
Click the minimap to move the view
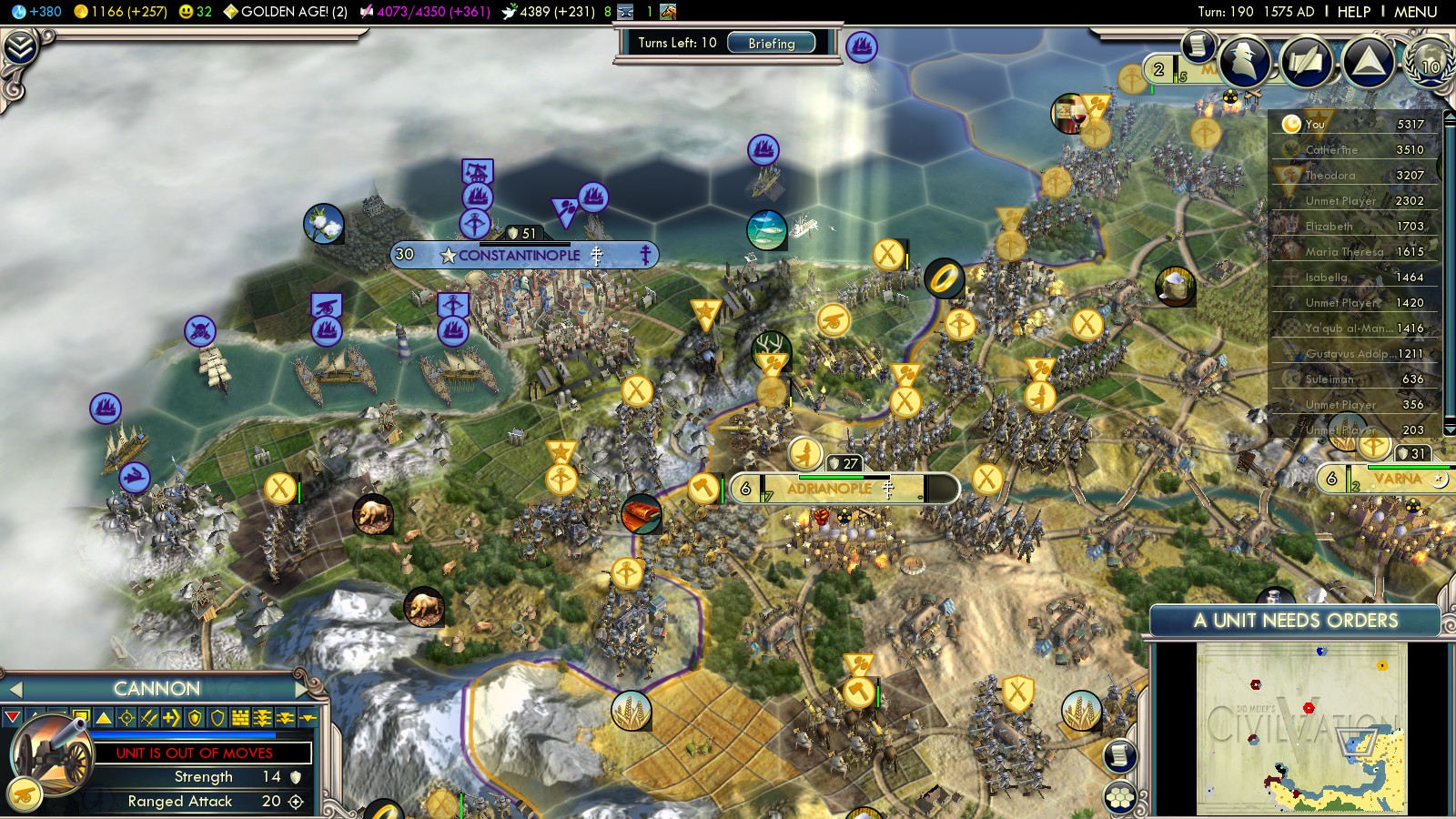point(1301,728)
